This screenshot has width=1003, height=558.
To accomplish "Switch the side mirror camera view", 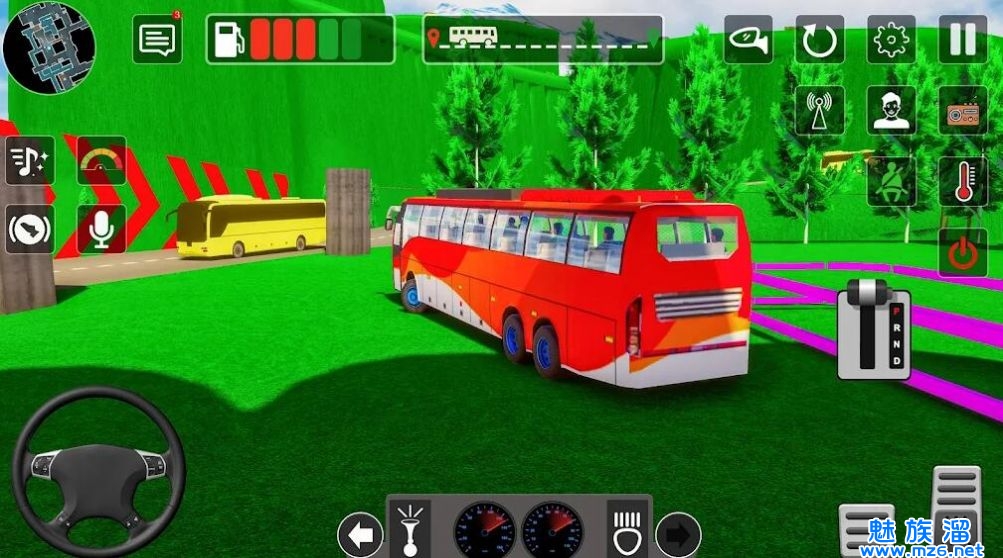I will [748, 40].
